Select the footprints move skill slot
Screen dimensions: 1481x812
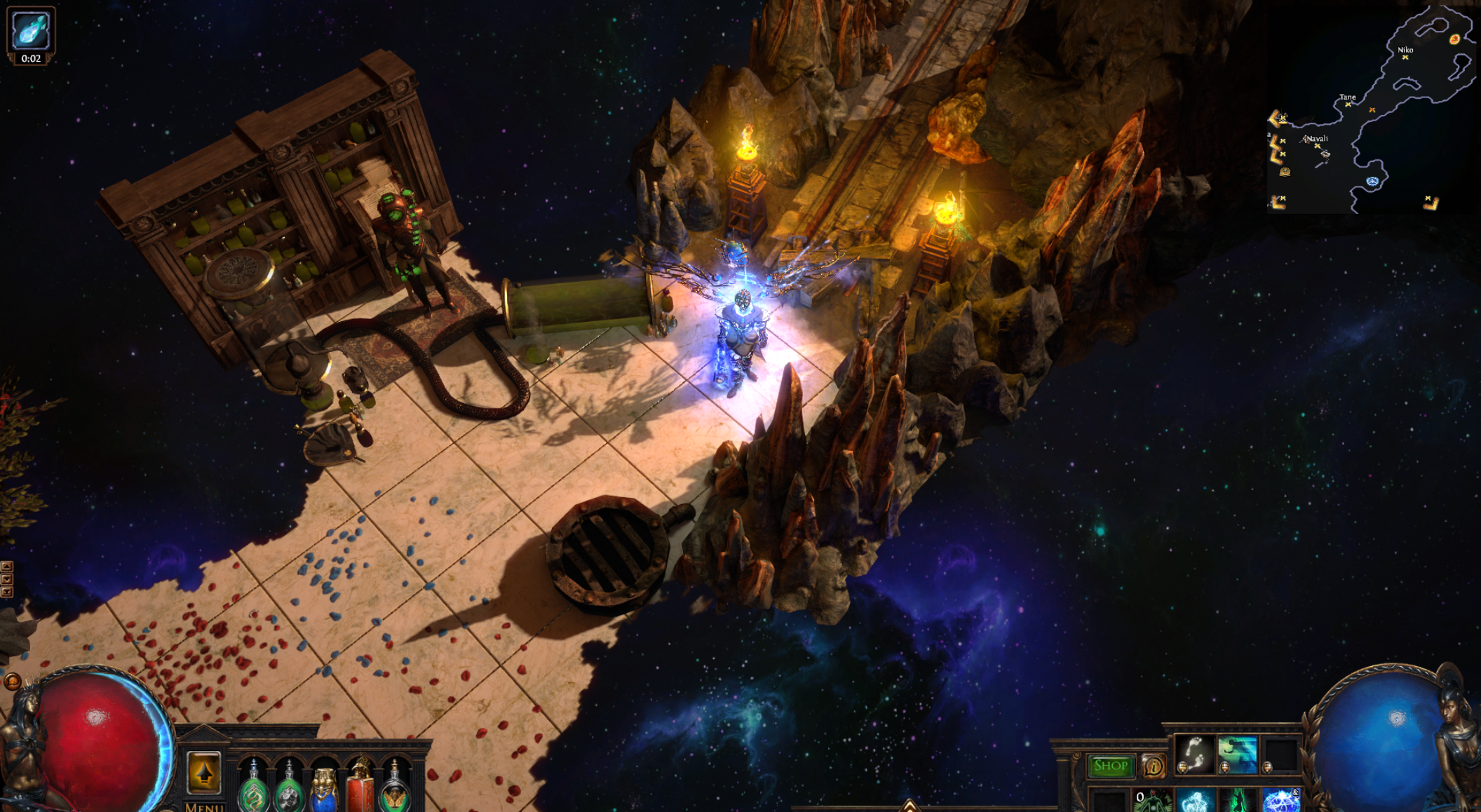1193,755
